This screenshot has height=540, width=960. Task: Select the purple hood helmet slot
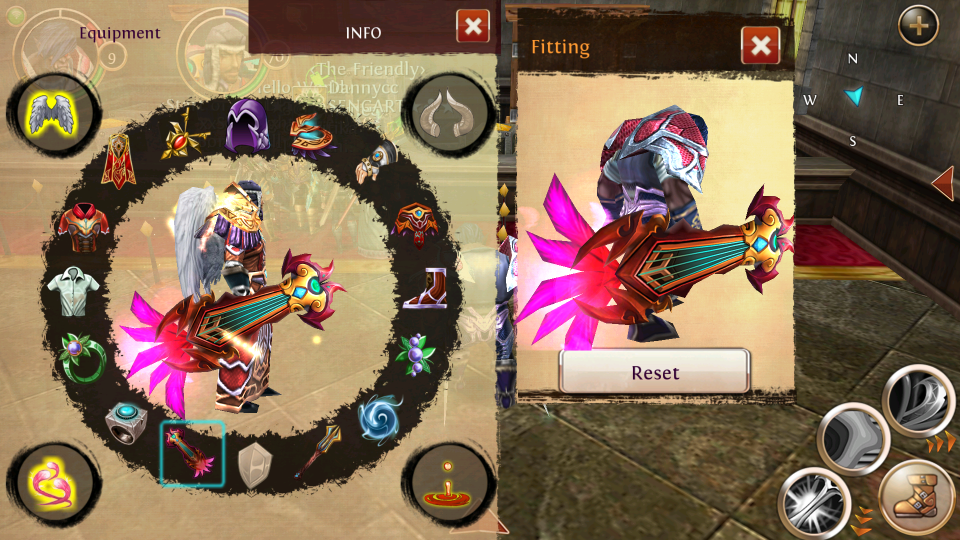coord(247,125)
